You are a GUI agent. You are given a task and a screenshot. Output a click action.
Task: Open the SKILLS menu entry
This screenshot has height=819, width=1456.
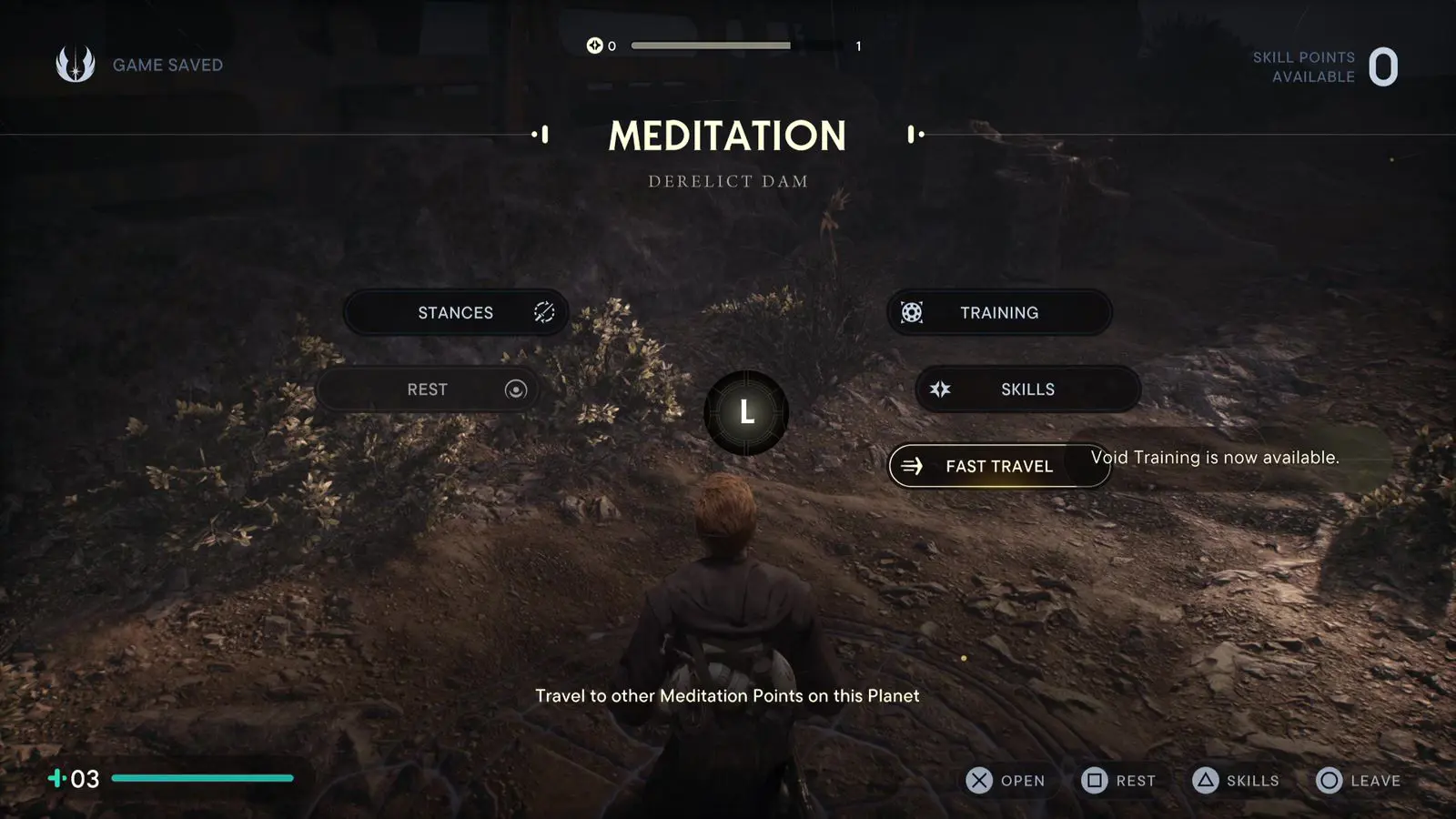pyautogui.click(x=1026, y=389)
